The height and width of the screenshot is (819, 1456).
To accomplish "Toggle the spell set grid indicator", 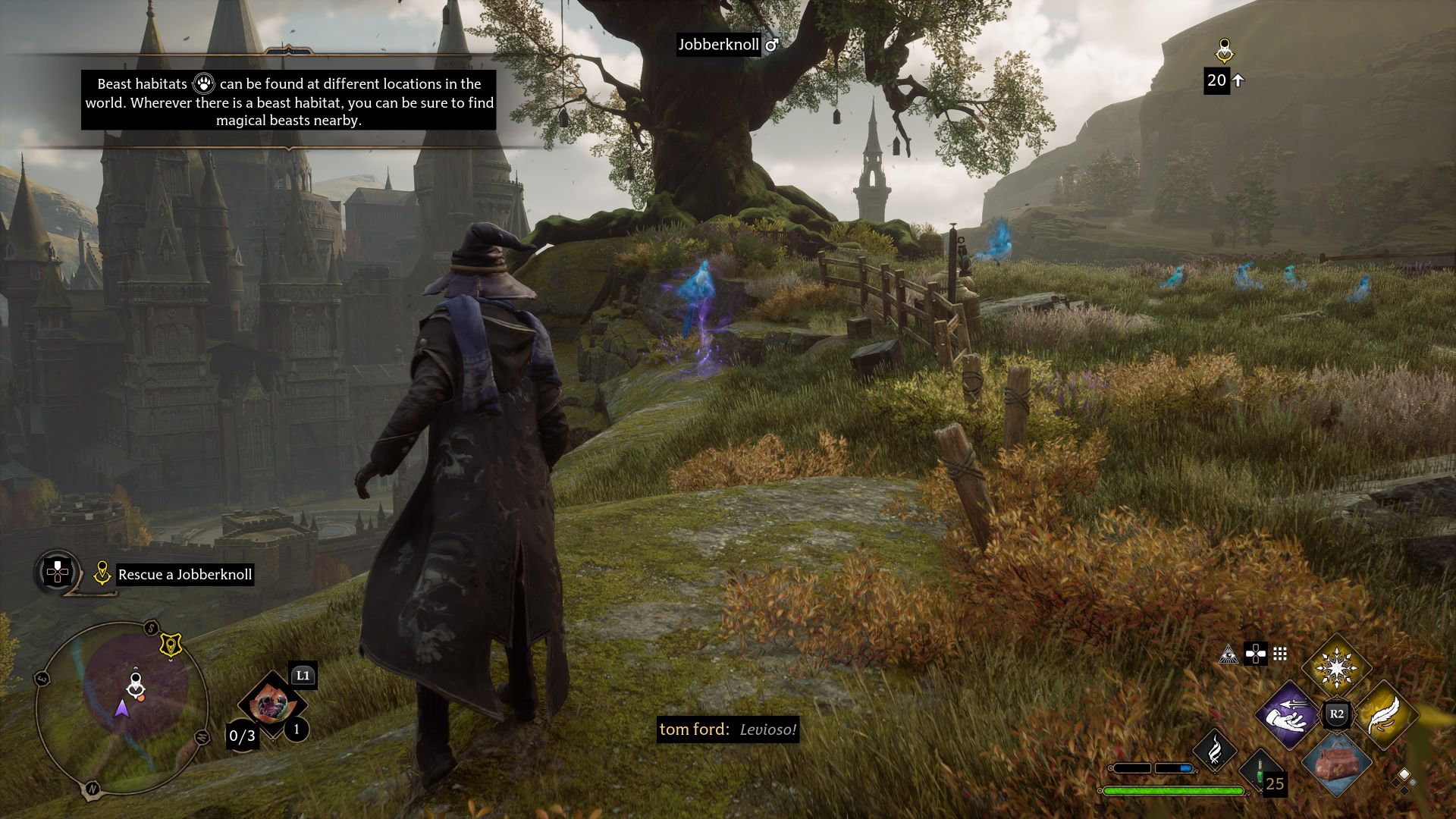I will pos(1279,654).
